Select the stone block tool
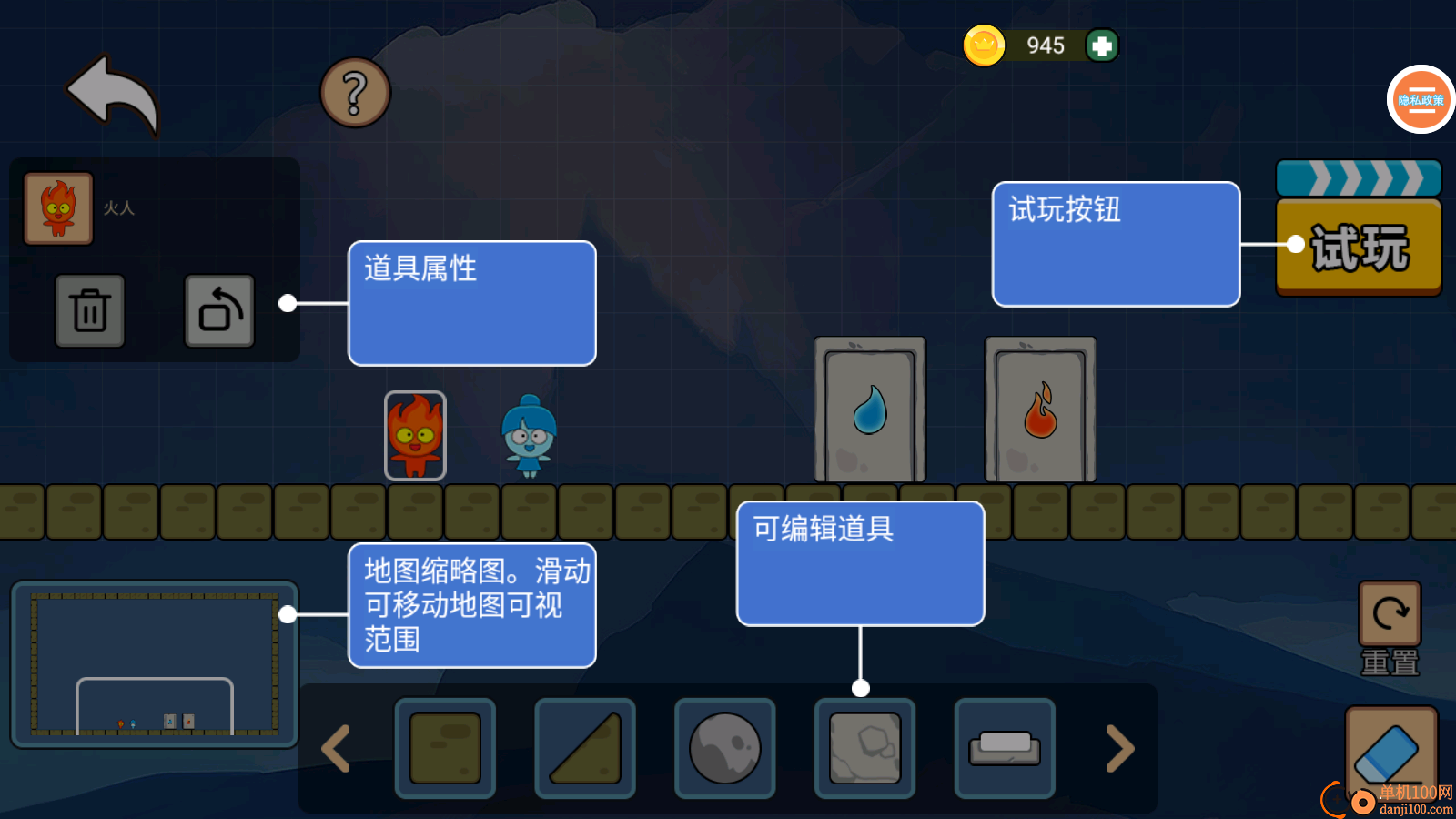Image resolution: width=1456 pixels, height=819 pixels. click(864, 748)
